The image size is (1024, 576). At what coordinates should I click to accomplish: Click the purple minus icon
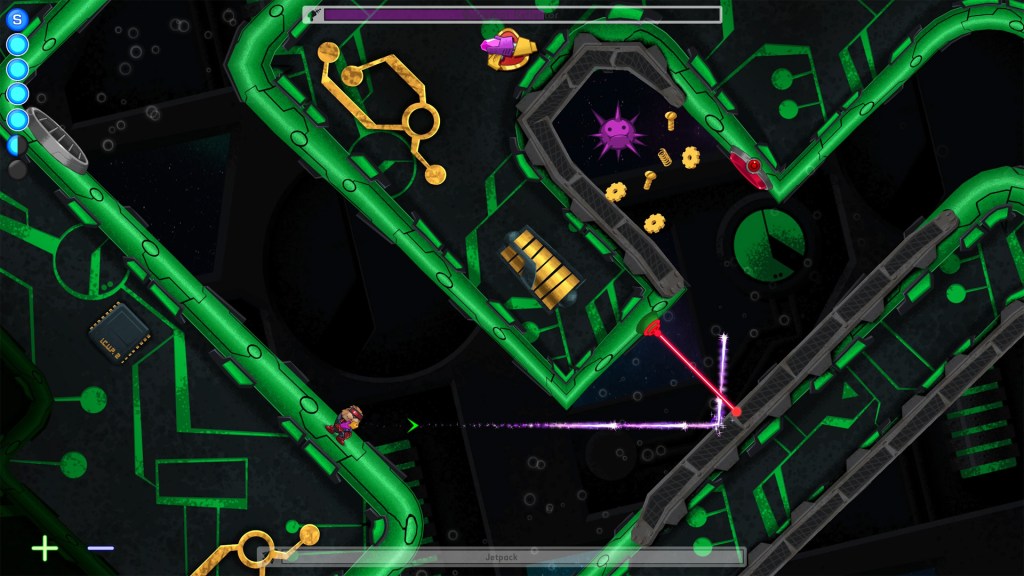tap(100, 548)
